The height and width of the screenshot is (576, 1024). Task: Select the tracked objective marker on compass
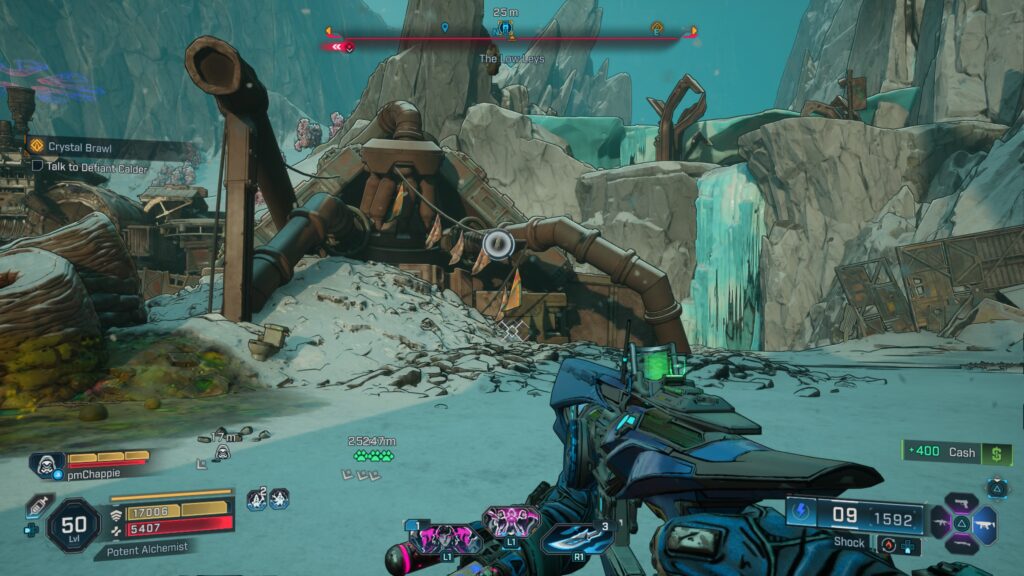coord(506,26)
